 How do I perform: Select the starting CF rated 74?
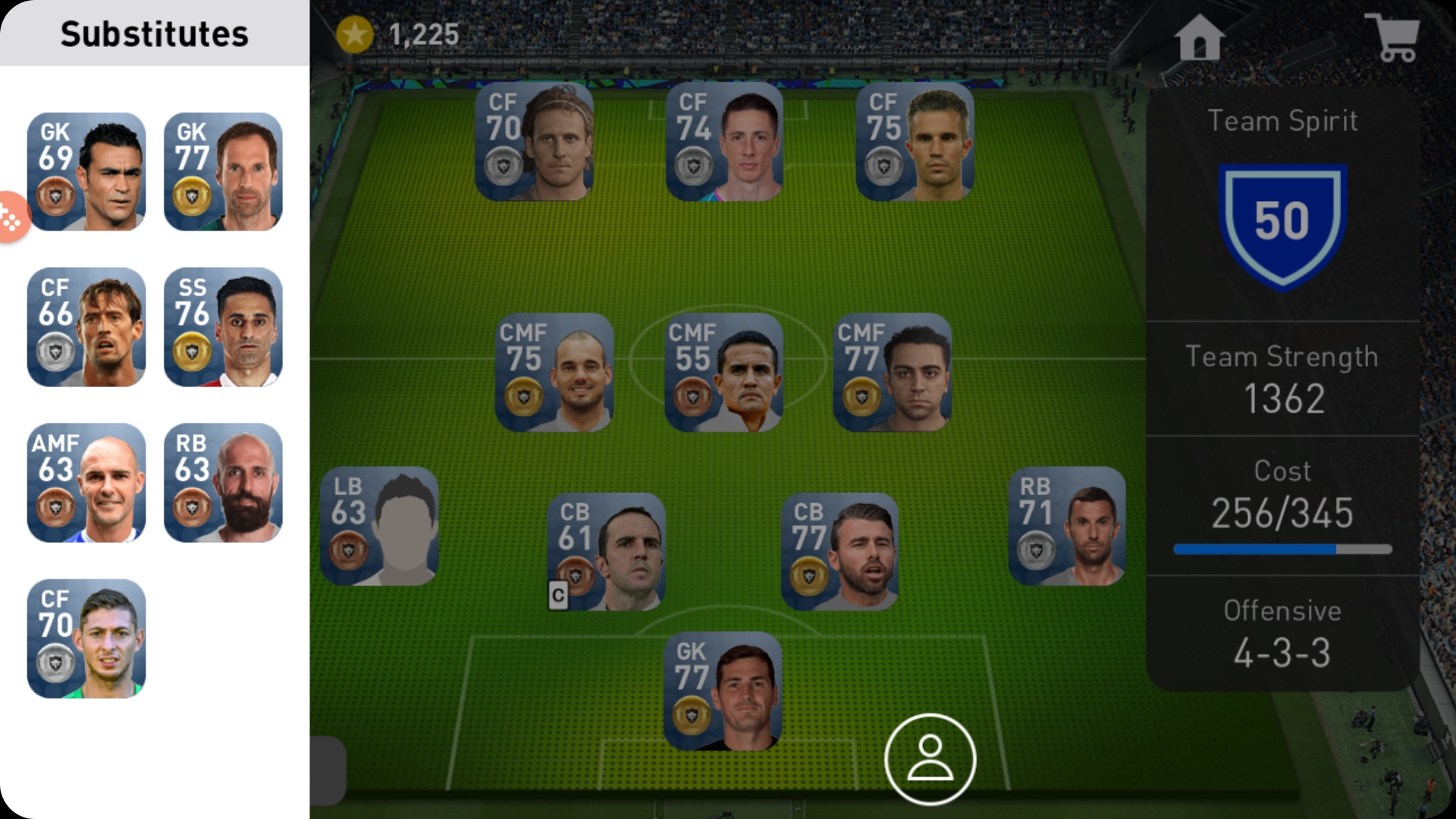724,140
